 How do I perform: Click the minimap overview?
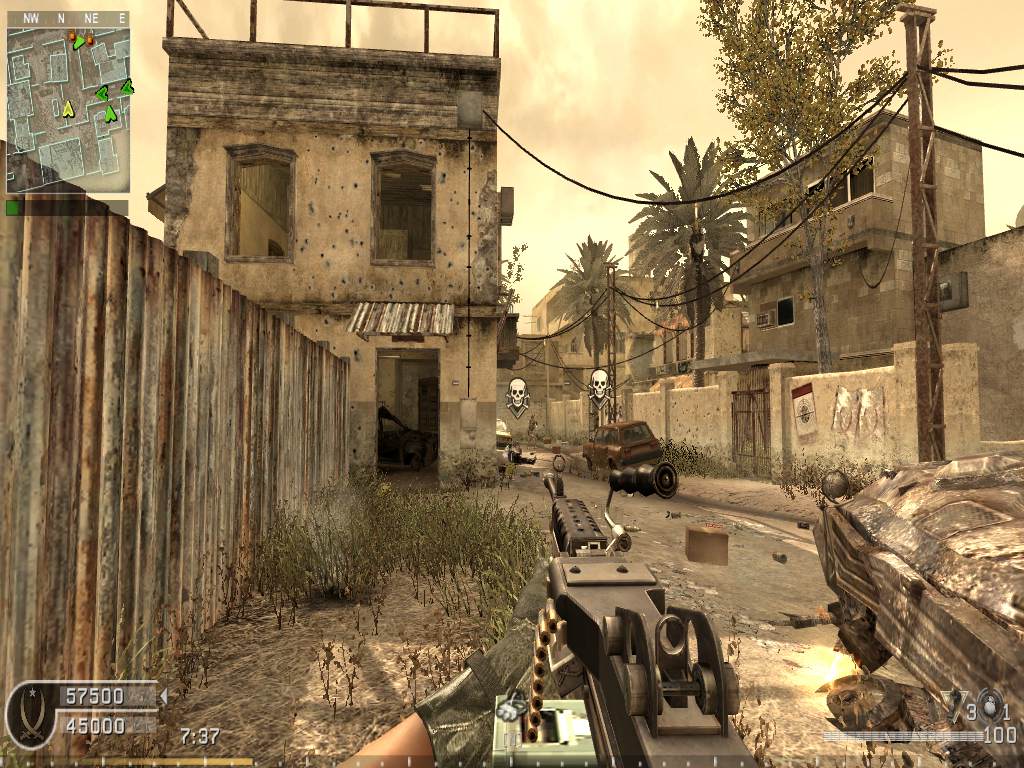tap(68, 110)
